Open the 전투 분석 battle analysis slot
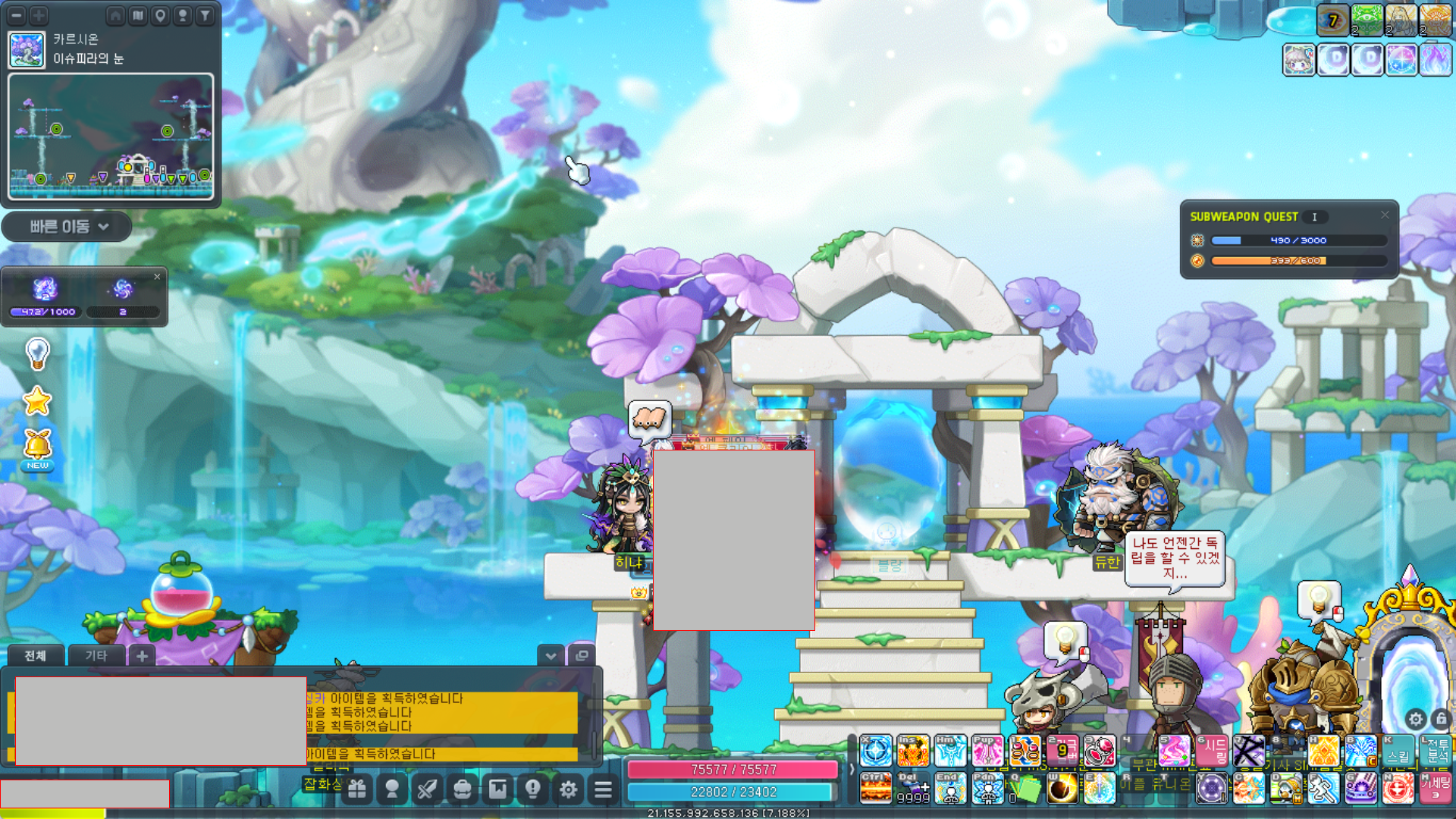Viewport: 1456px width, 819px height. [1437, 751]
